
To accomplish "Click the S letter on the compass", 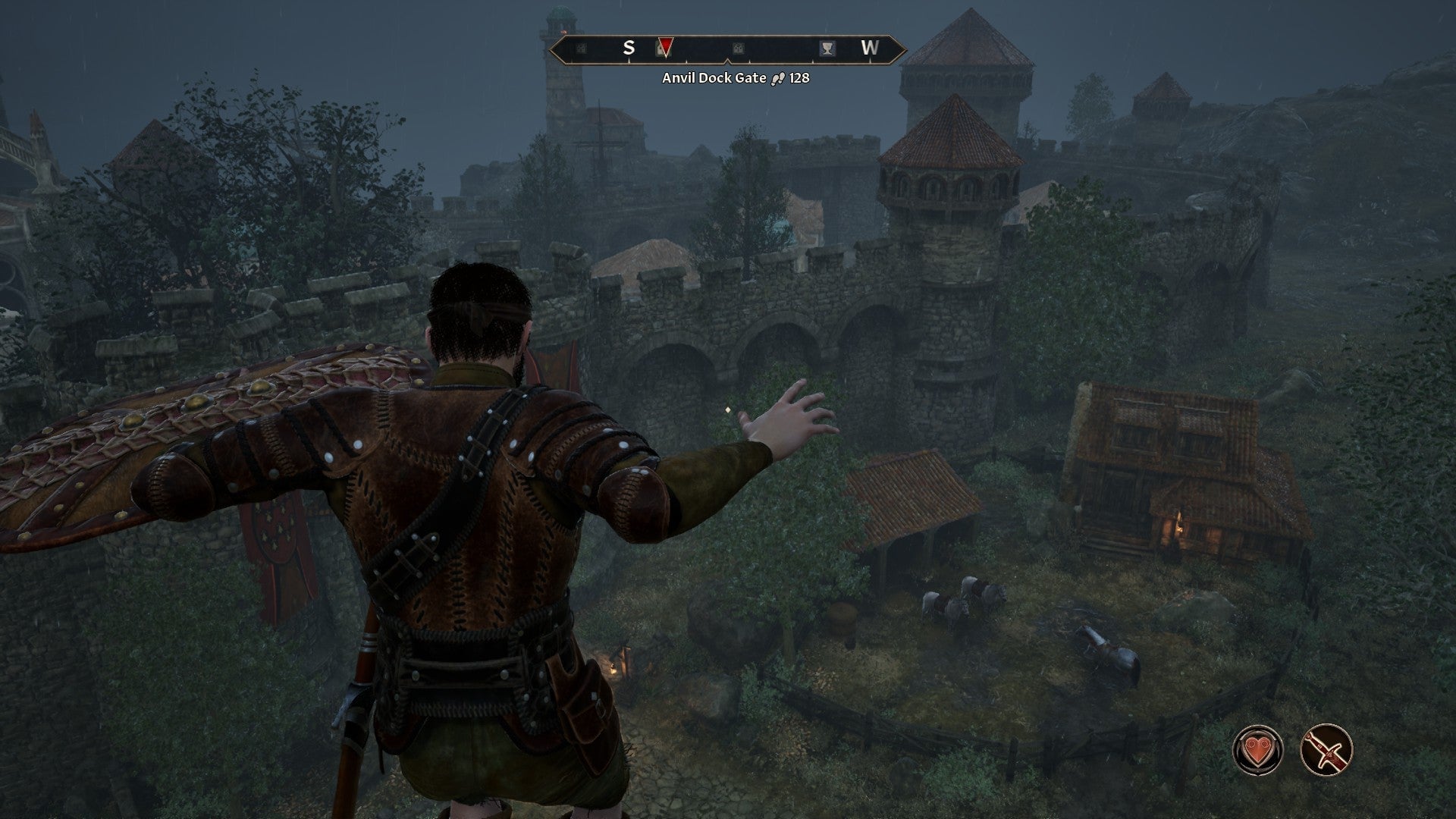I will [629, 47].
